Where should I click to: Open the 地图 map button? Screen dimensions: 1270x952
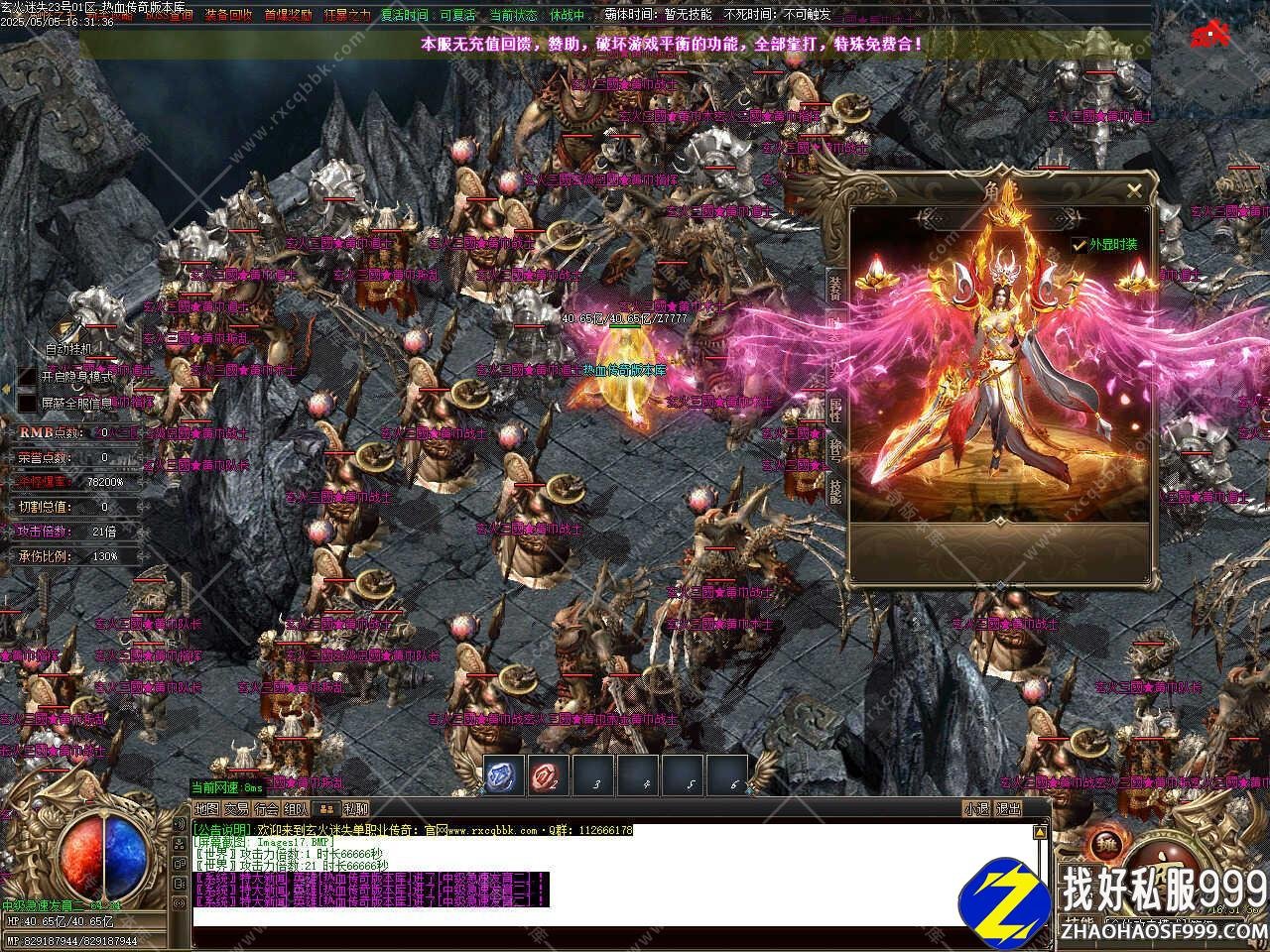pyautogui.click(x=206, y=809)
